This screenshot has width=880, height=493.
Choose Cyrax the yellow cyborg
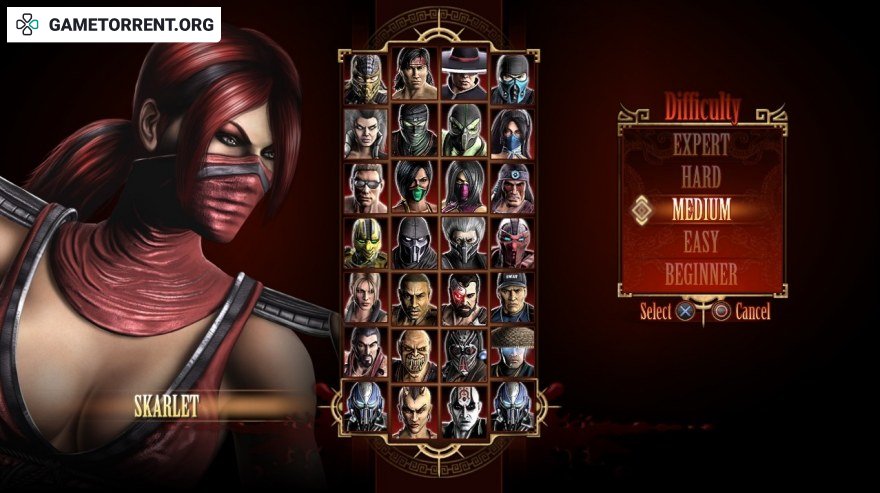(365, 242)
